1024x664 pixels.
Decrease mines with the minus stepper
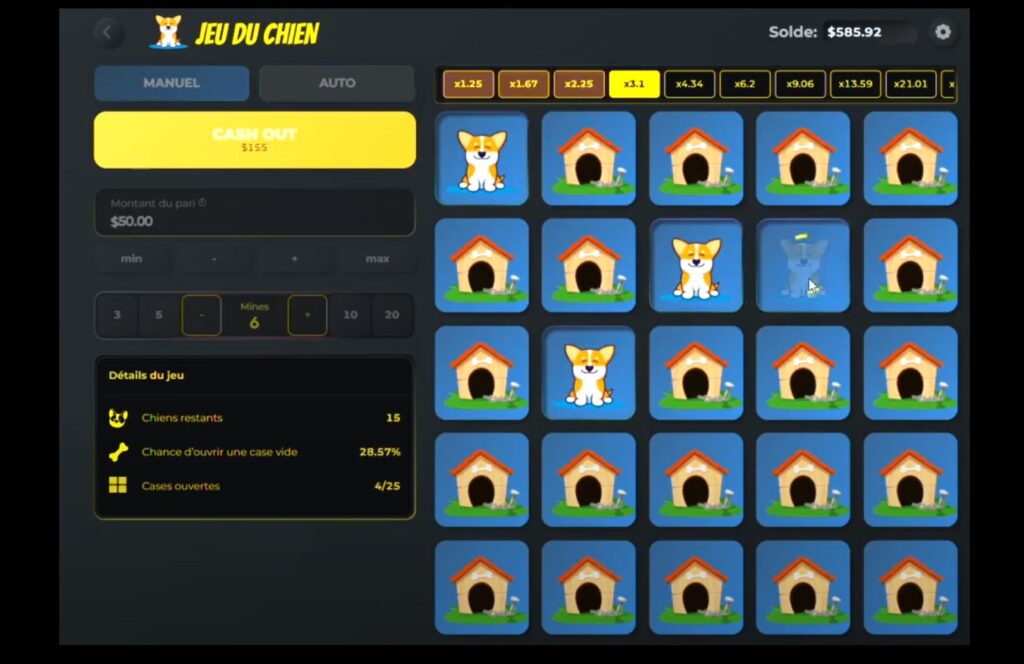coord(202,315)
